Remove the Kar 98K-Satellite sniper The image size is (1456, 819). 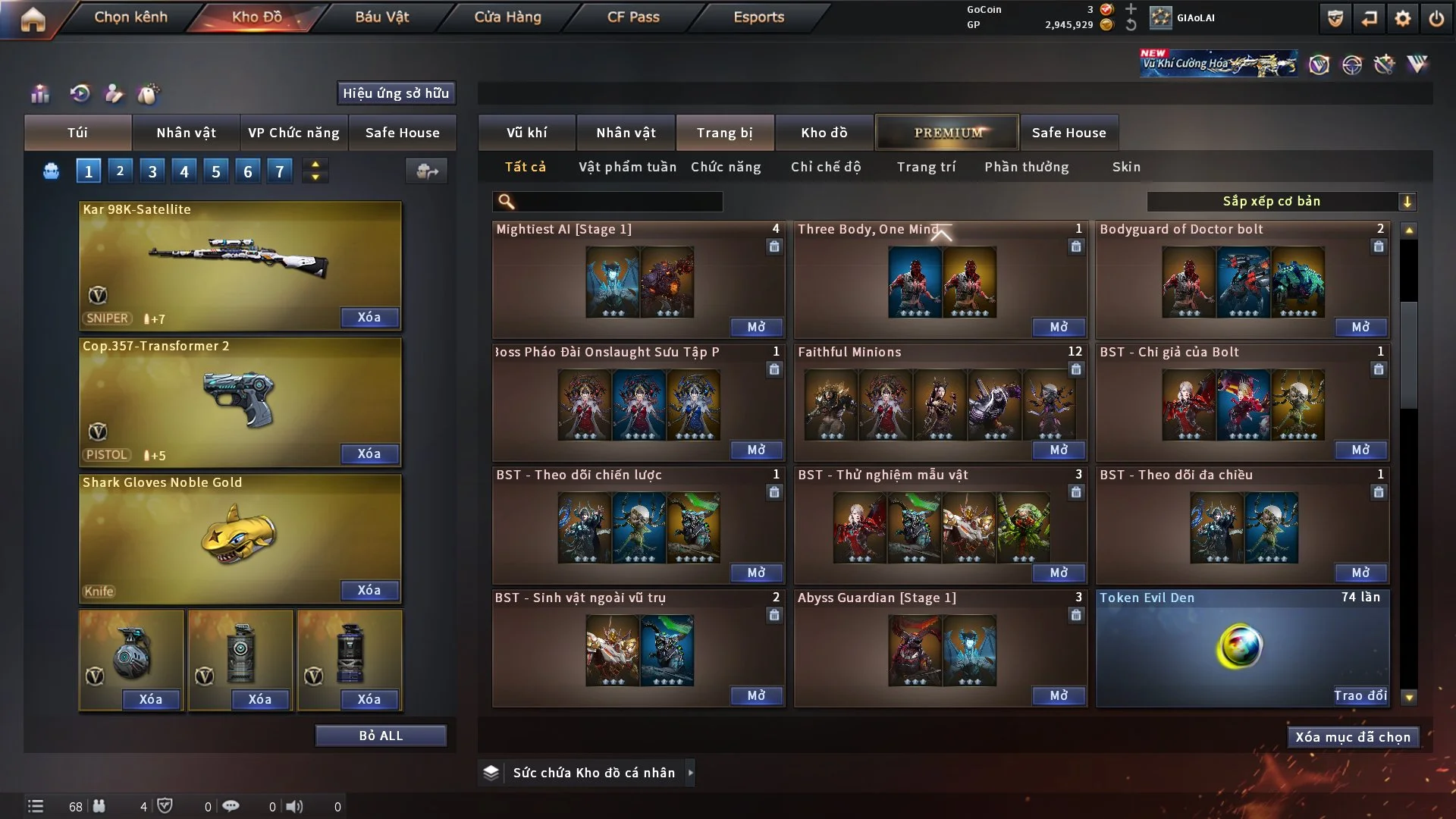pyautogui.click(x=369, y=317)
